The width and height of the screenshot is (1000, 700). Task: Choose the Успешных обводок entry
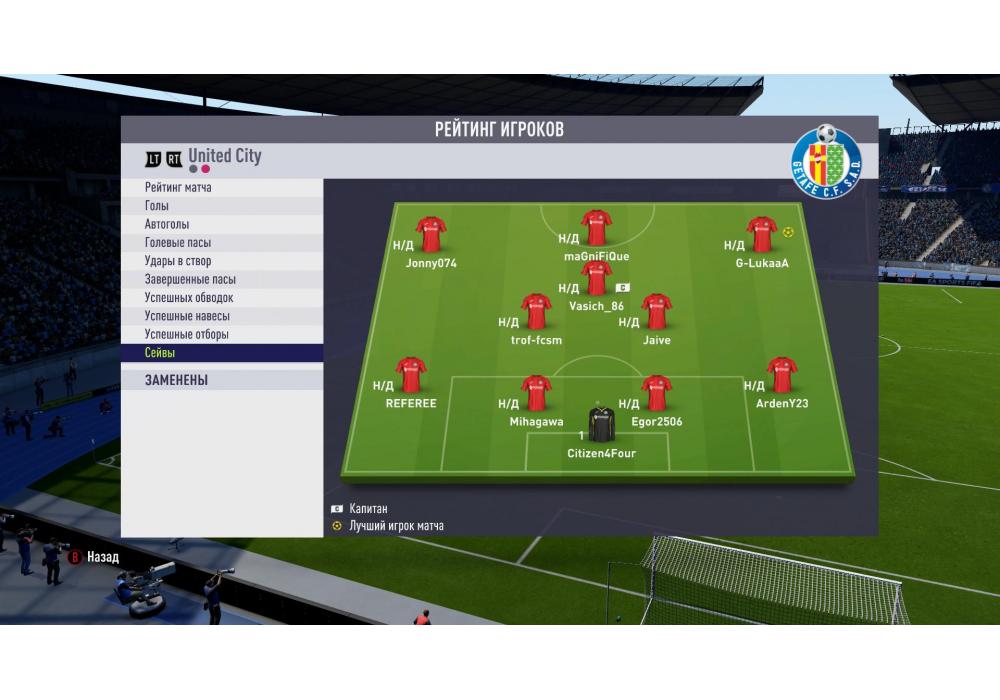click(x=222, y=298)
